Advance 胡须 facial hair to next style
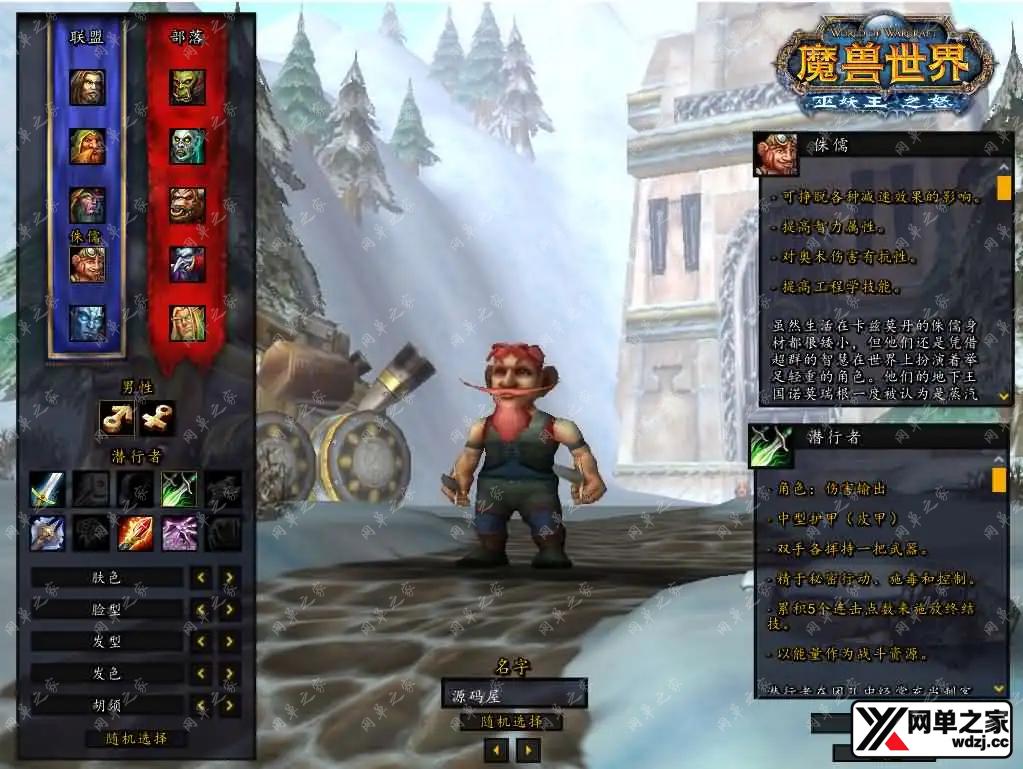 coord(230,705)
